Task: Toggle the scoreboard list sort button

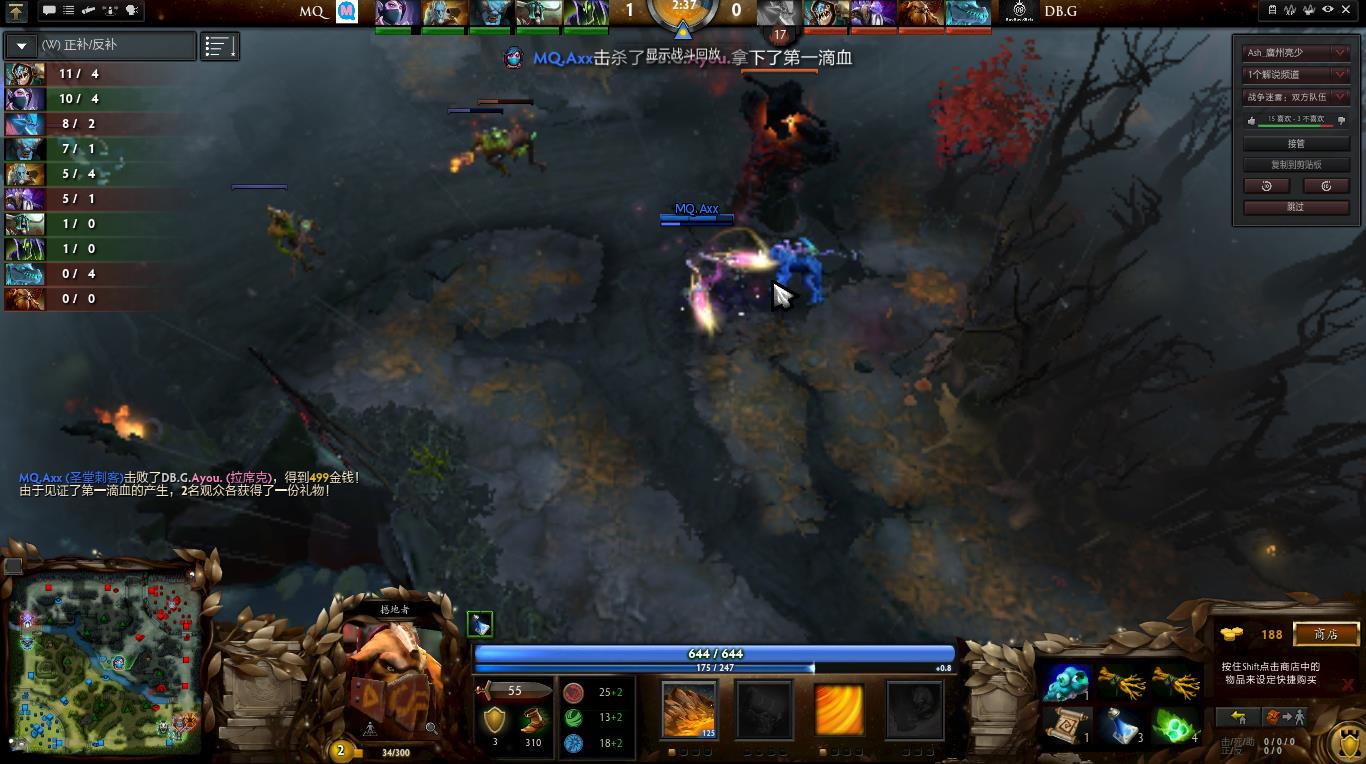Action: tap(220, 46)
